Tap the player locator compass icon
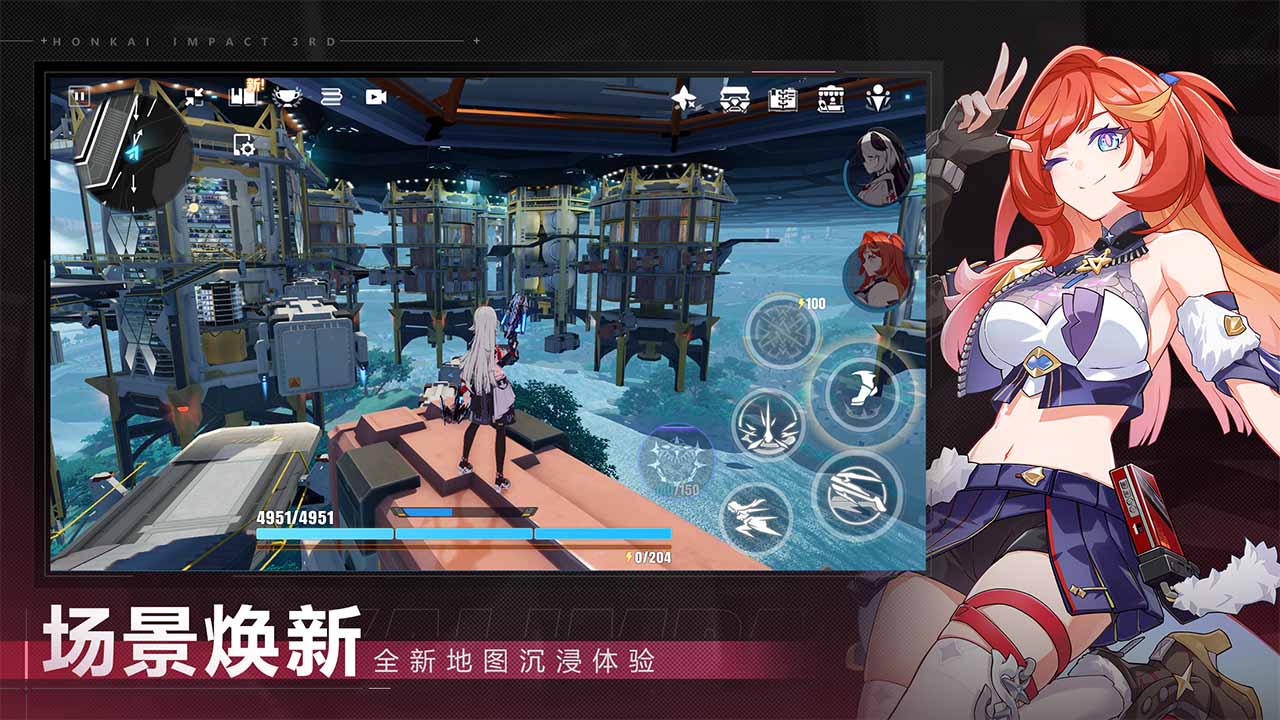The height and width of the screenshot is (720, 1280). point(878,99)
